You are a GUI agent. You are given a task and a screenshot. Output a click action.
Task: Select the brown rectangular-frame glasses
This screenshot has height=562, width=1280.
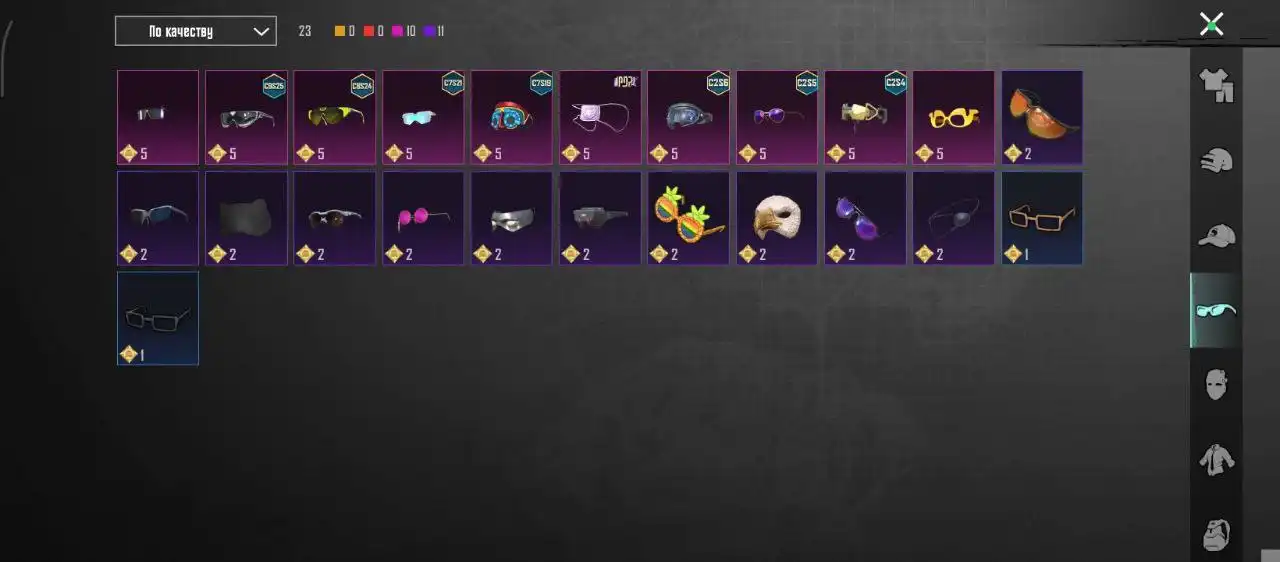click(x=1042, y=218)
